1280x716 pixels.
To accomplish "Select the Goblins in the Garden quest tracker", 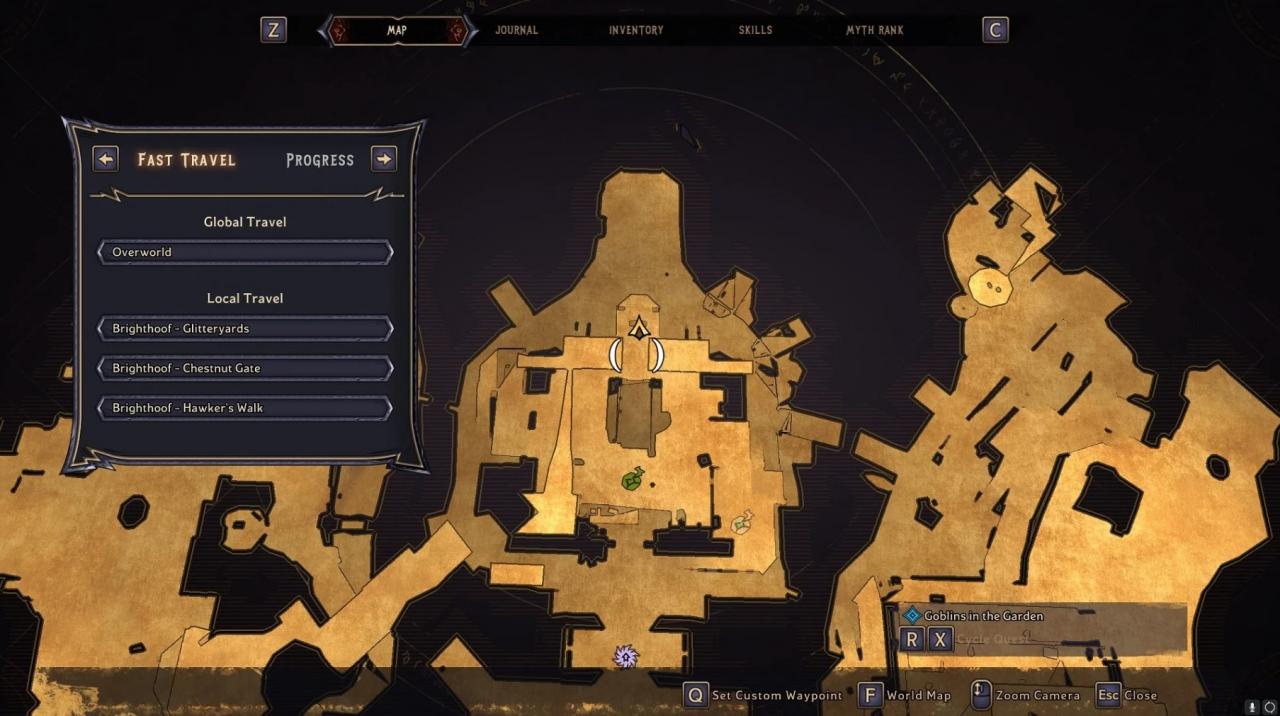I will [982, 616].
